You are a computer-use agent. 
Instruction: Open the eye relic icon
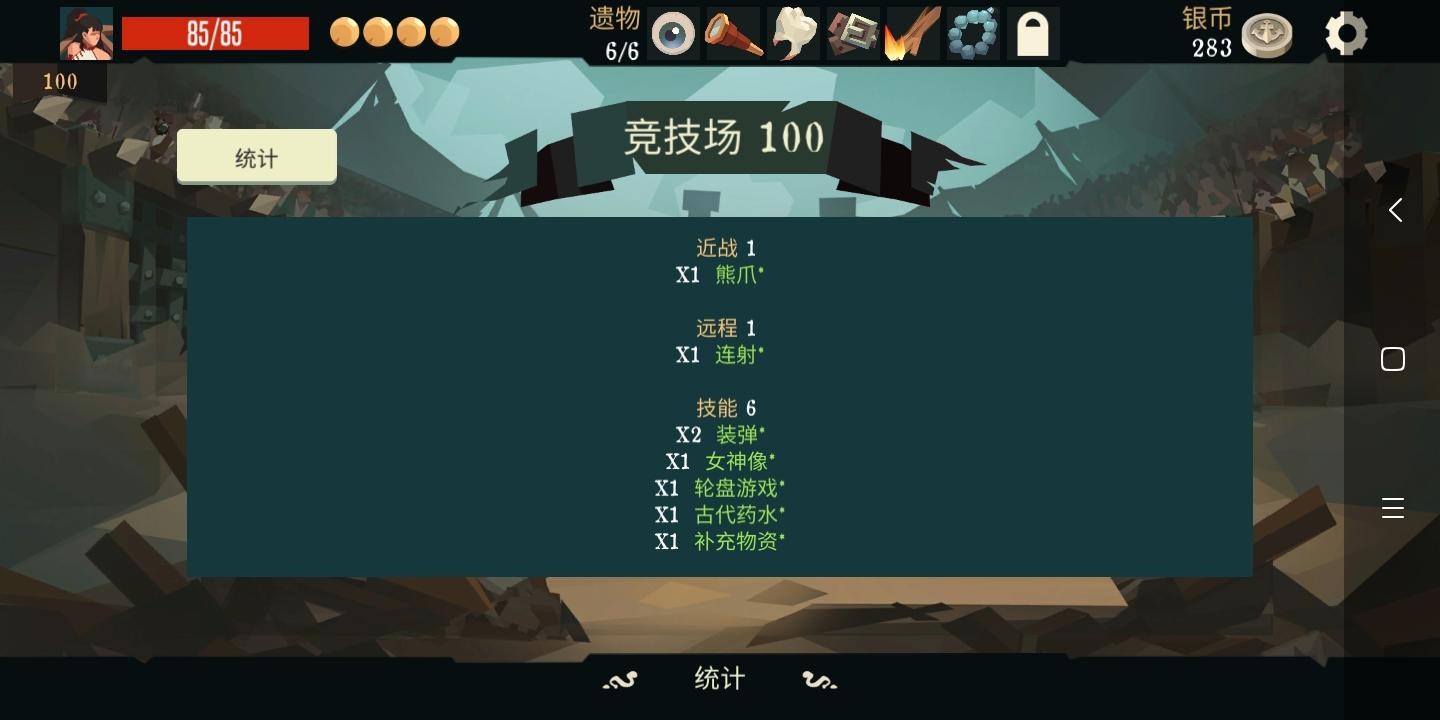point(672,33)
